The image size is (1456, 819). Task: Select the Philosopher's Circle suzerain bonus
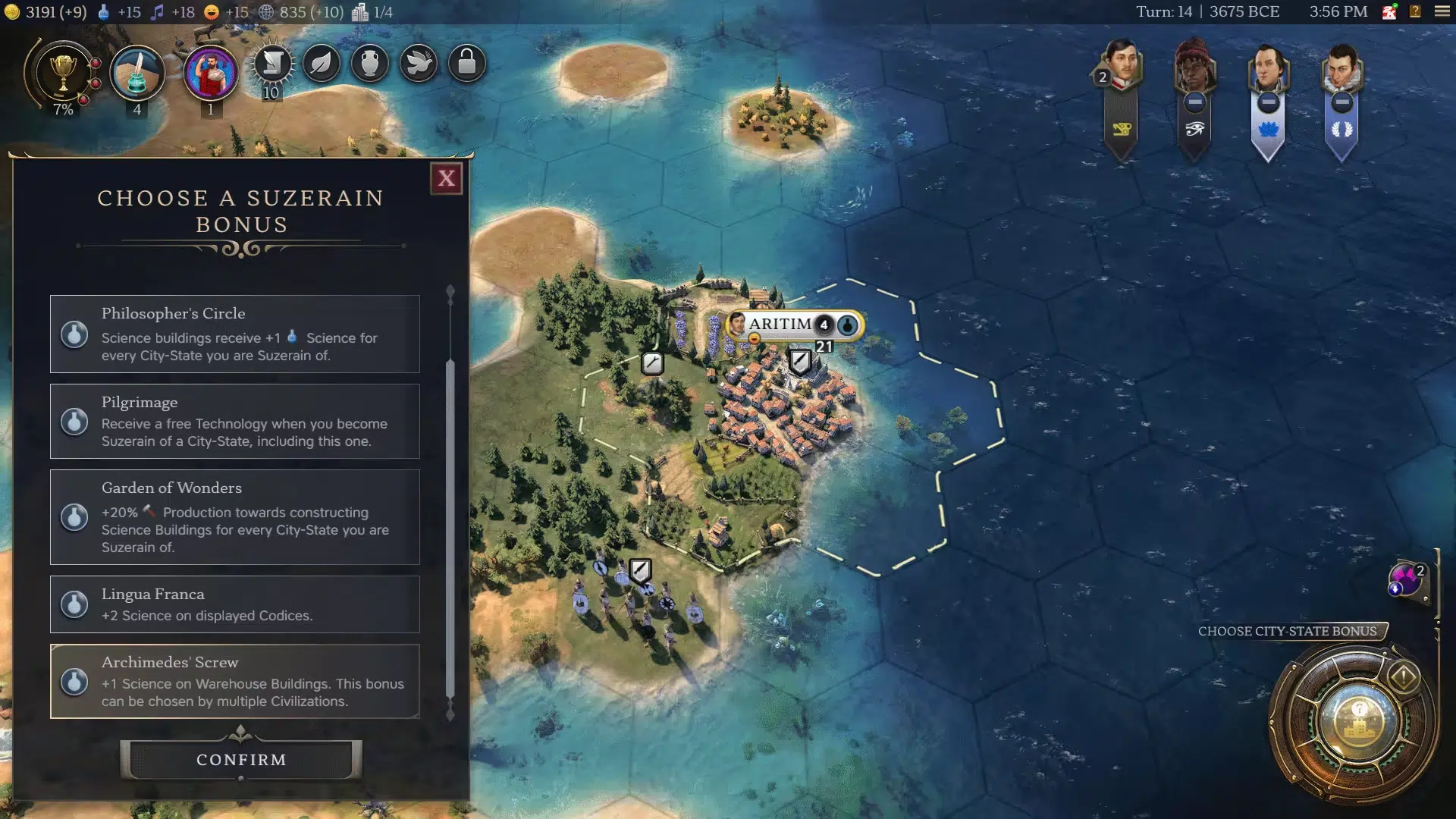[x=234, y=334]
